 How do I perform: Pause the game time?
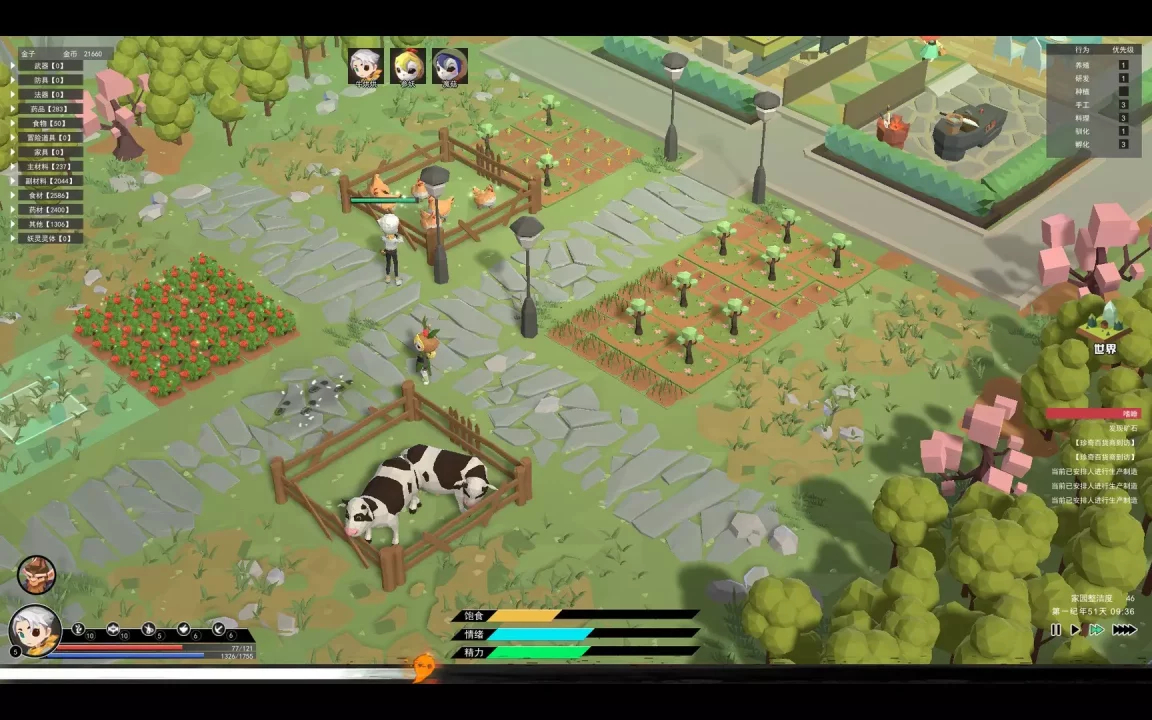1055,630
